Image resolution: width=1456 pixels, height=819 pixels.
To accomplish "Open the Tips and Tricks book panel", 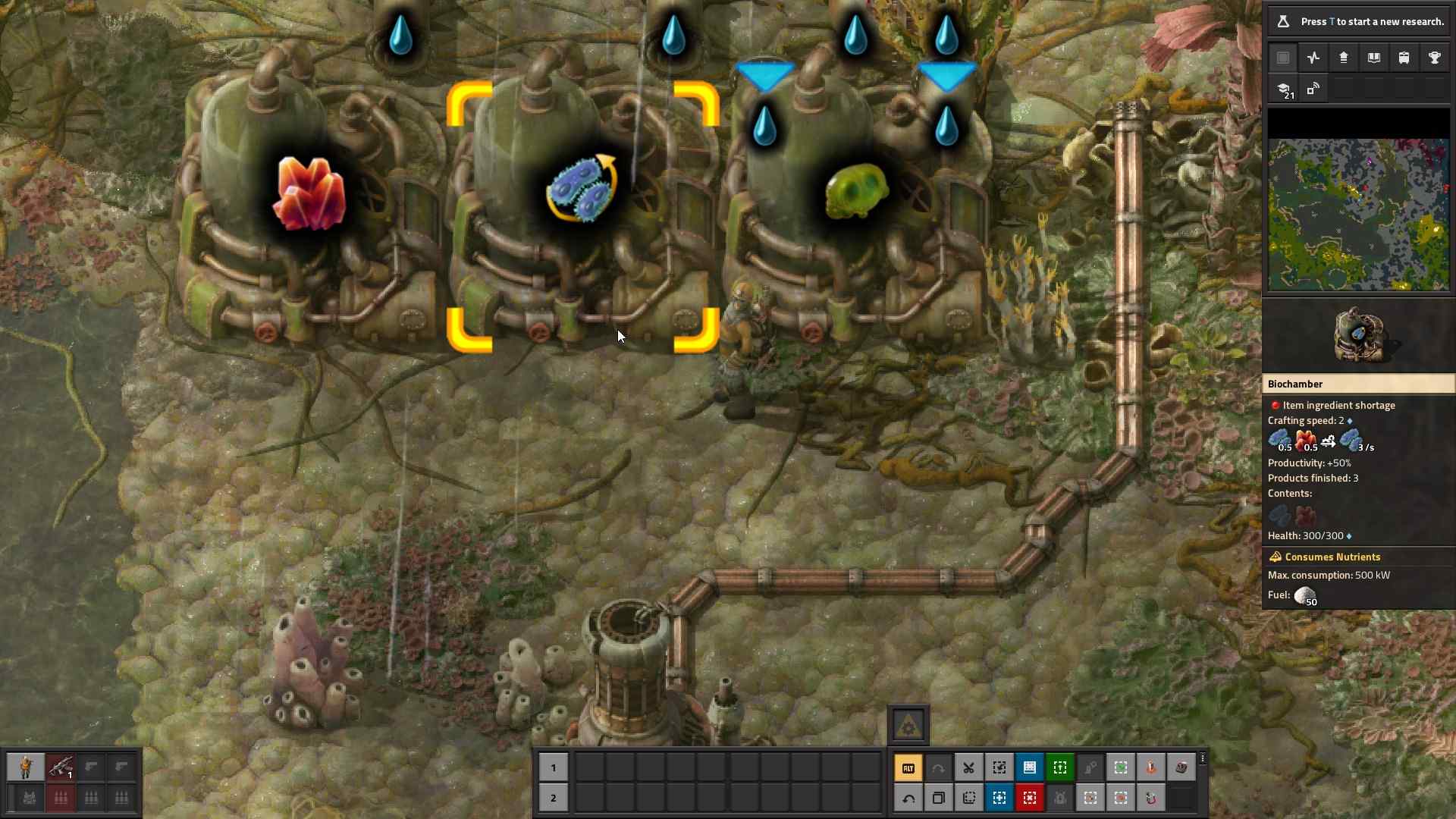I will 1374,58.
